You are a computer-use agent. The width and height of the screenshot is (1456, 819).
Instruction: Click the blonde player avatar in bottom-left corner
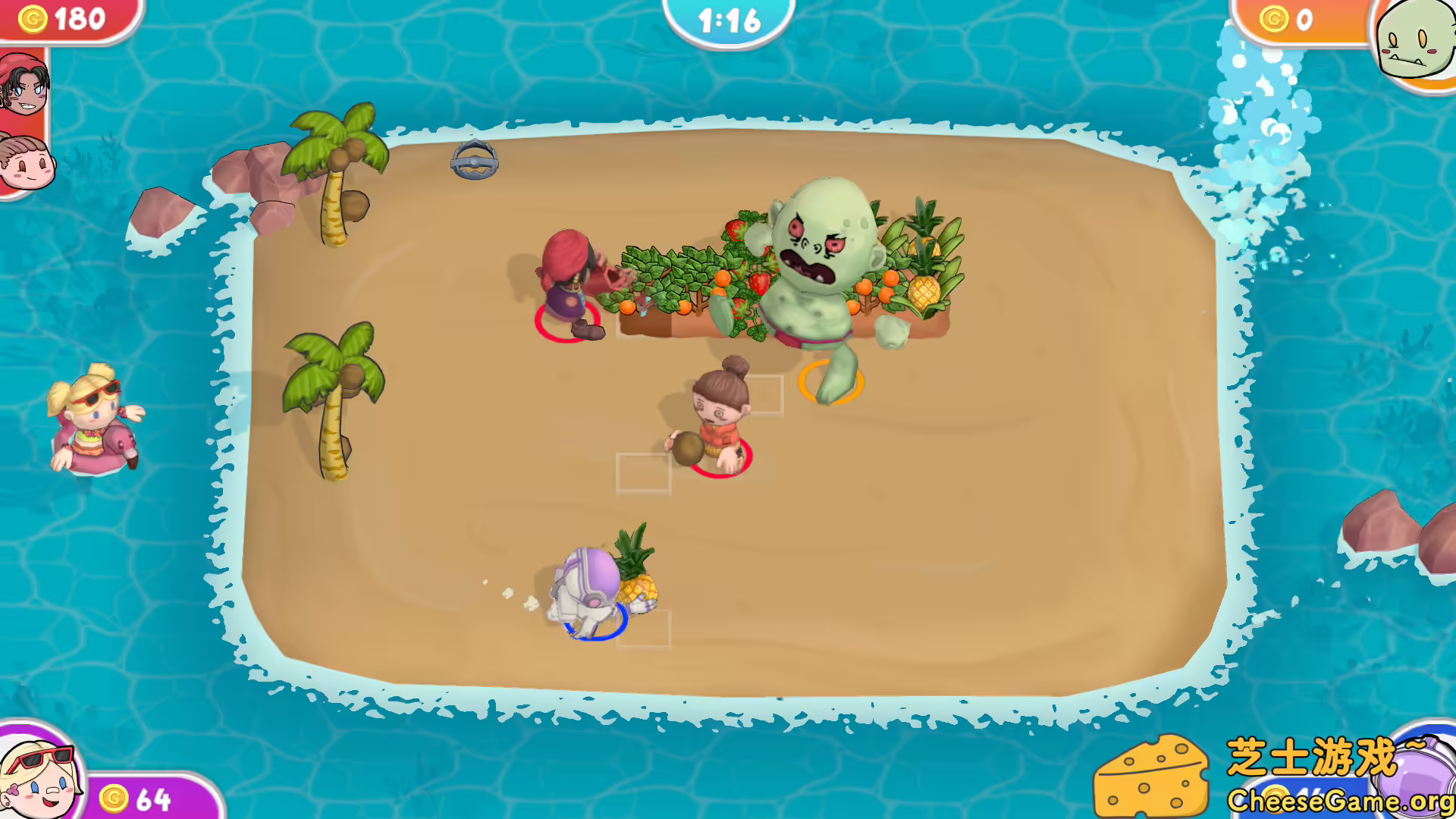click(x=38, y=775)
